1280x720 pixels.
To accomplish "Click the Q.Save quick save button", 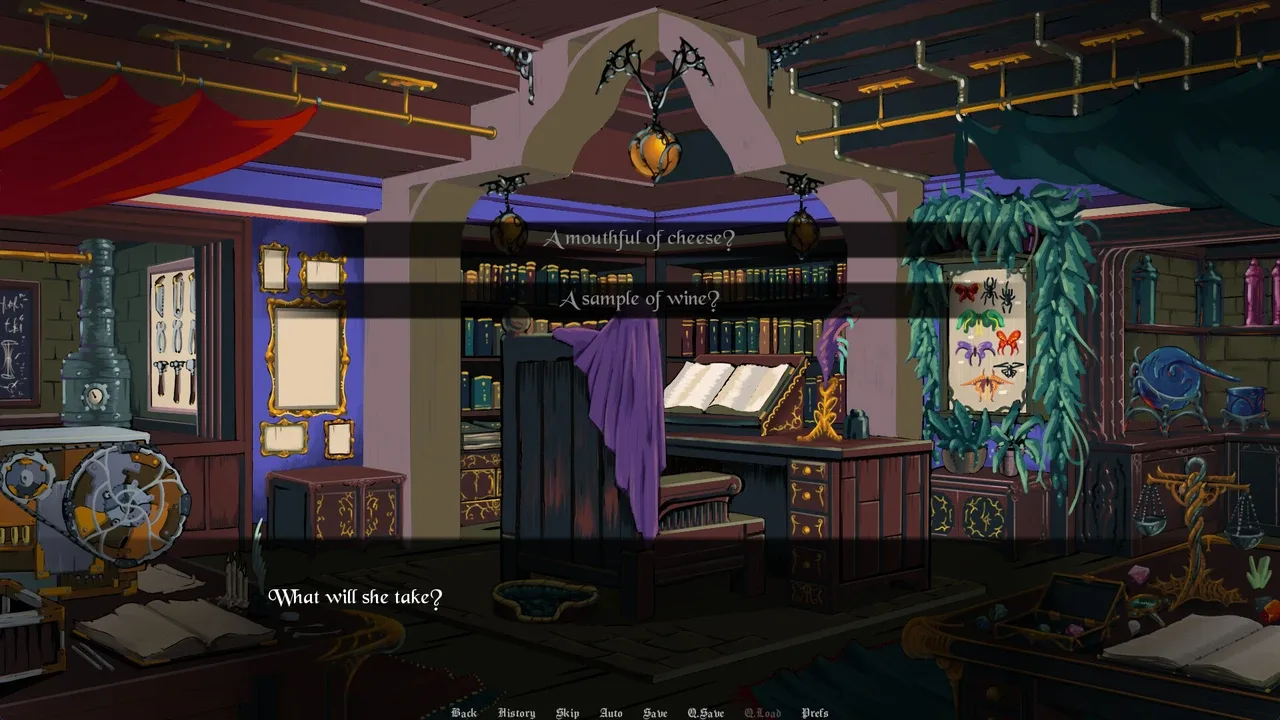I will click(706, 713).
